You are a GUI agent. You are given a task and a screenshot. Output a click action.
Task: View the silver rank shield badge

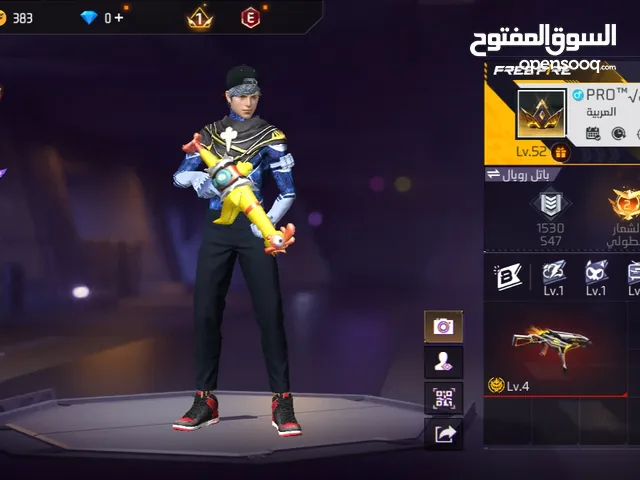[549, 204]
